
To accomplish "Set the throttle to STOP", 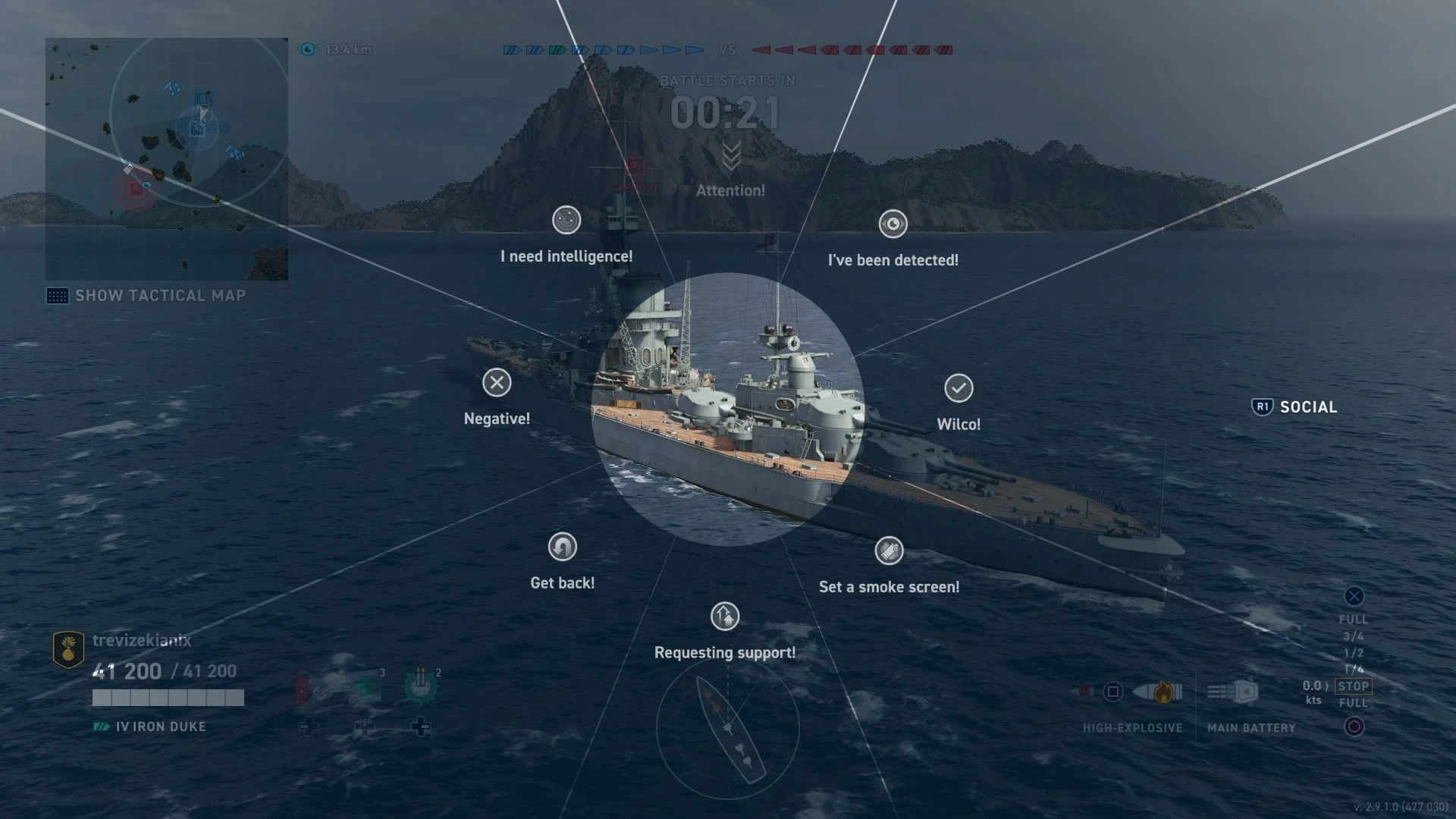I will click(x=1354, y=686).
